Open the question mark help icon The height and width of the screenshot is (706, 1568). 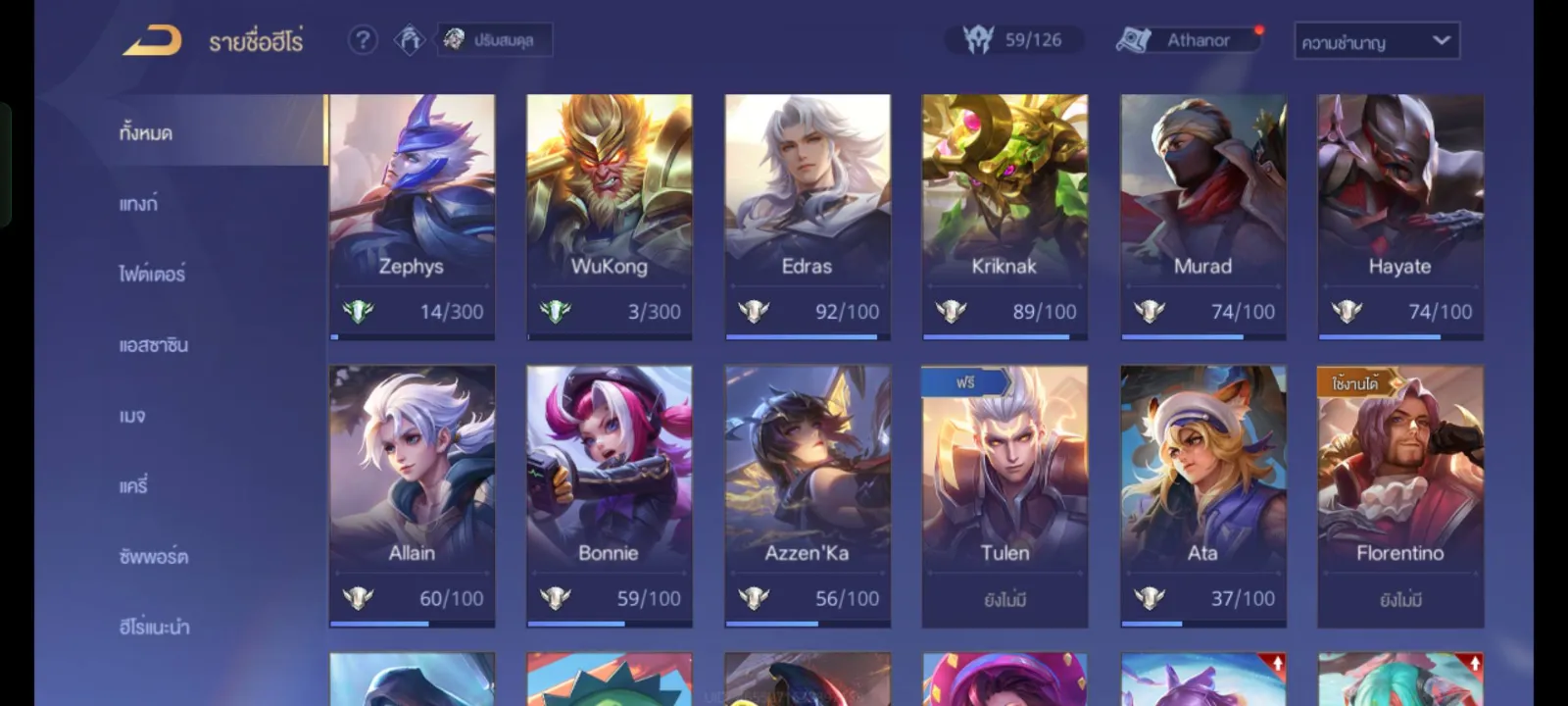coord(363,40)
